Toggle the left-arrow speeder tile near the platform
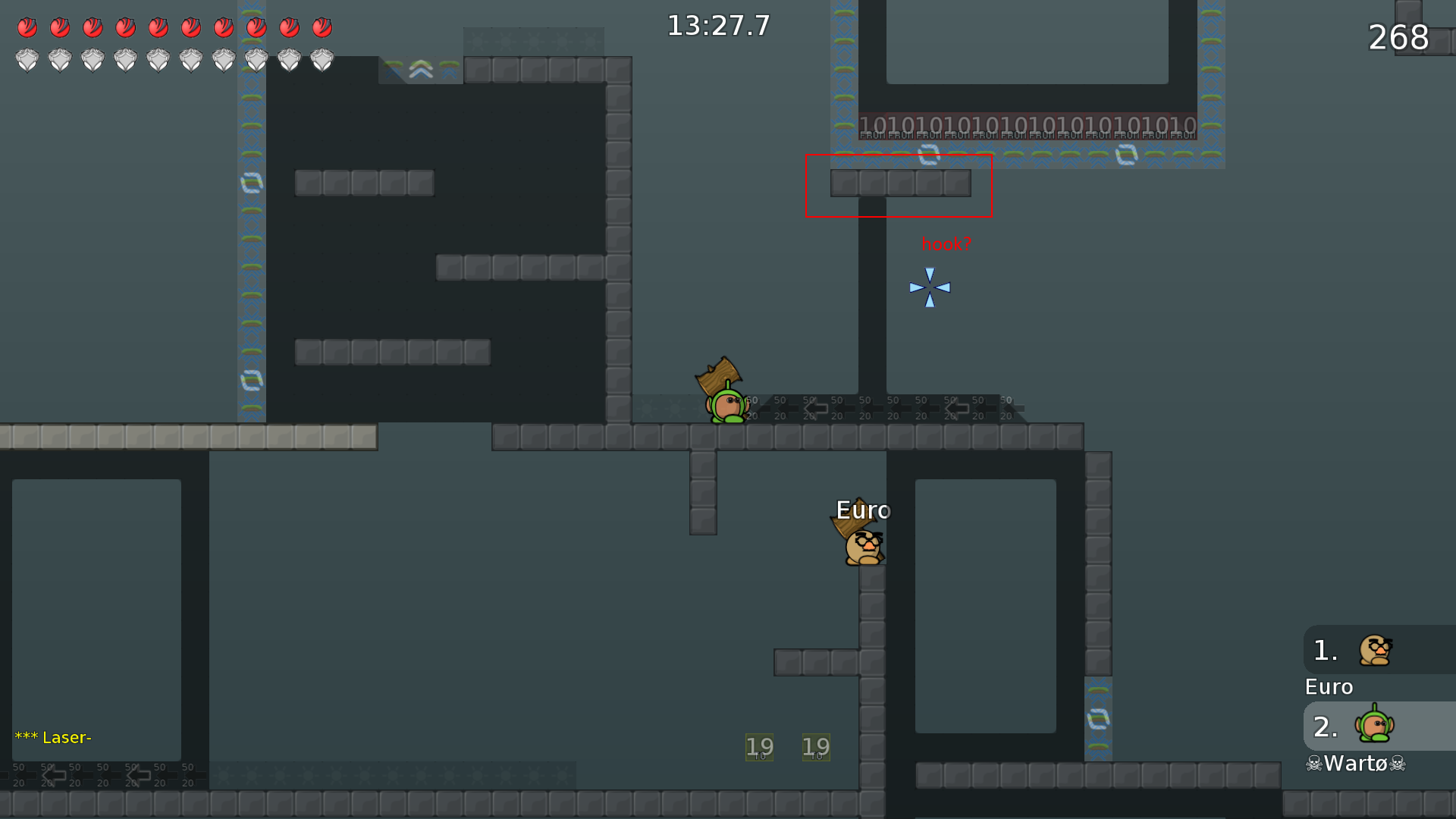1456x819 pixels. click(815, 409)
